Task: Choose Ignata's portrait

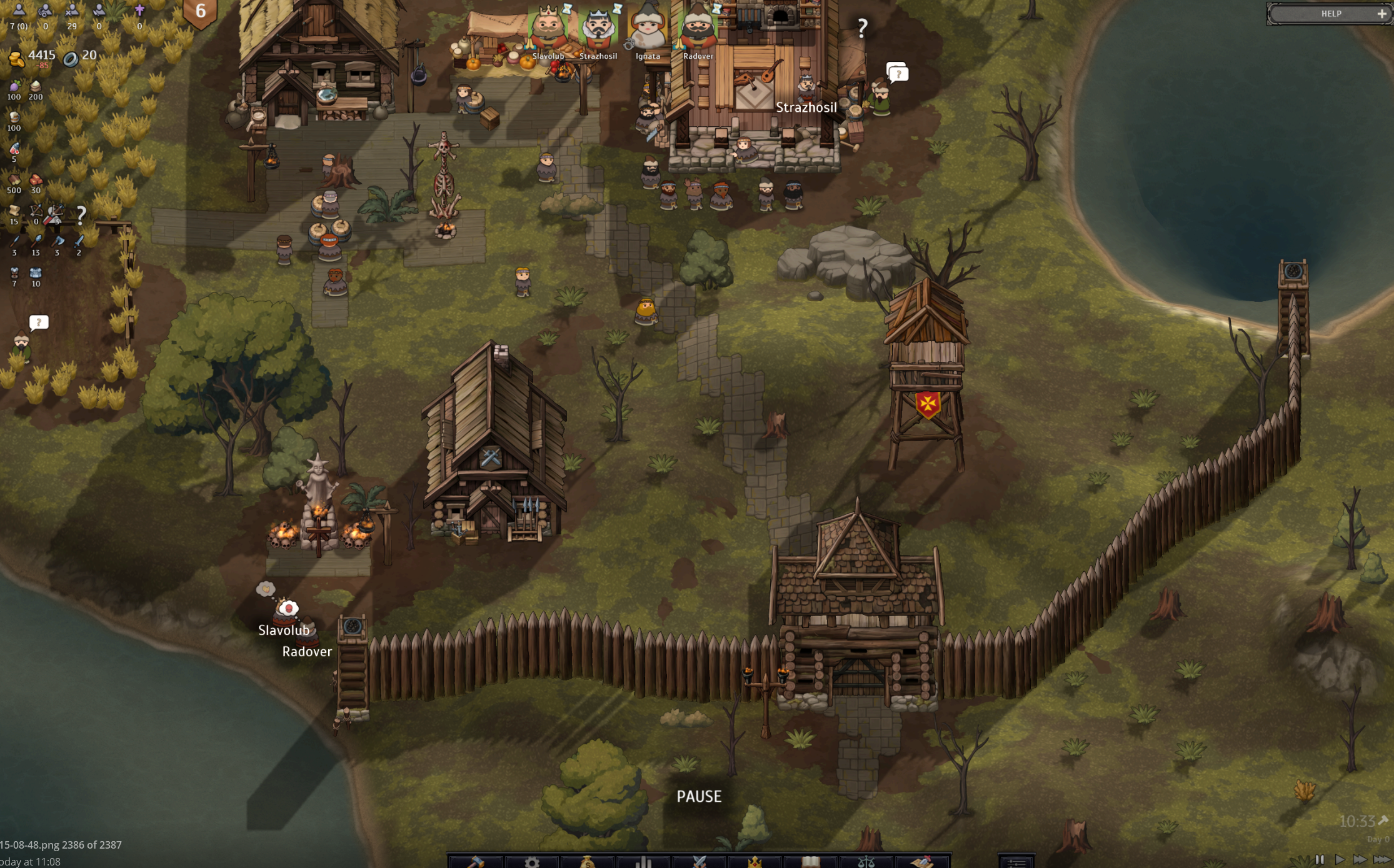Action: coord(648,27)
